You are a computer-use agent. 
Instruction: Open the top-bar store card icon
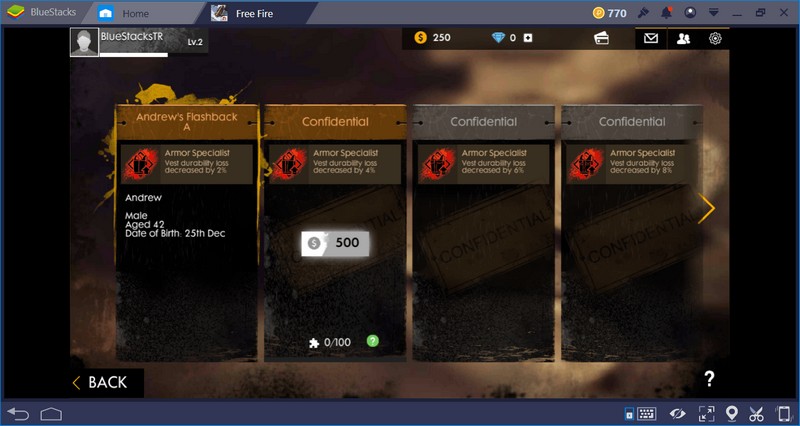(x=602, y=39)
